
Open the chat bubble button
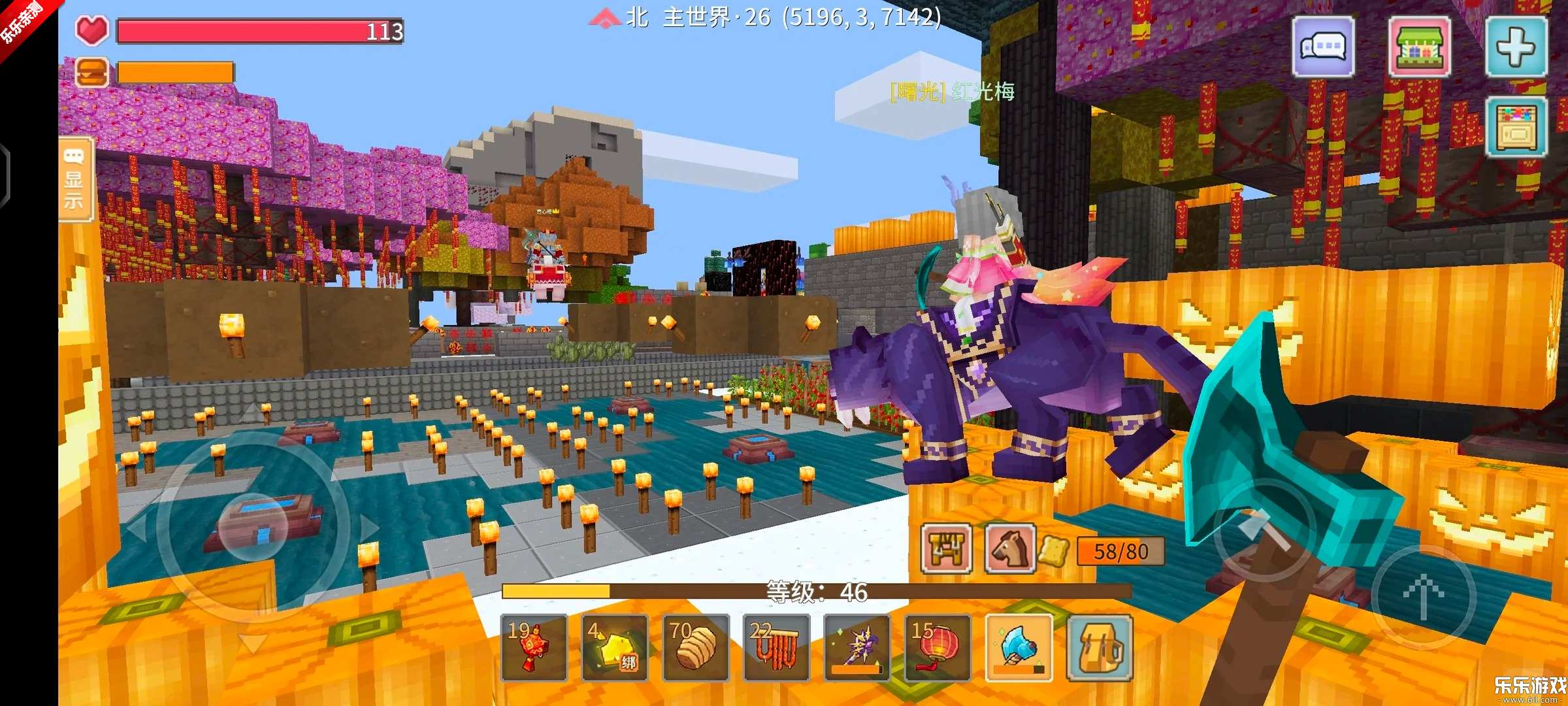[1323, 47]
